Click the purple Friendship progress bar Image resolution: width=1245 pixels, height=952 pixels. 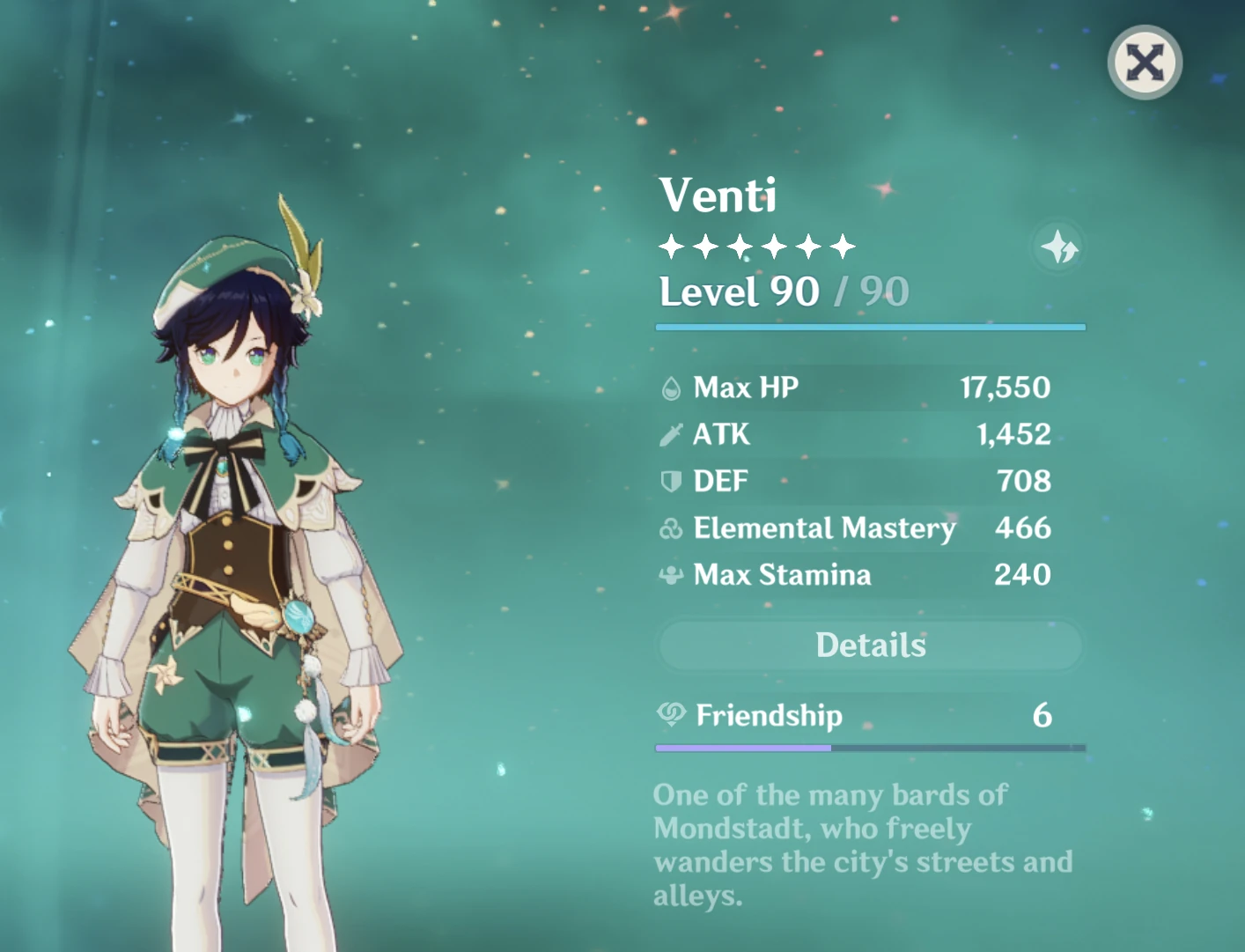(744, 748)
